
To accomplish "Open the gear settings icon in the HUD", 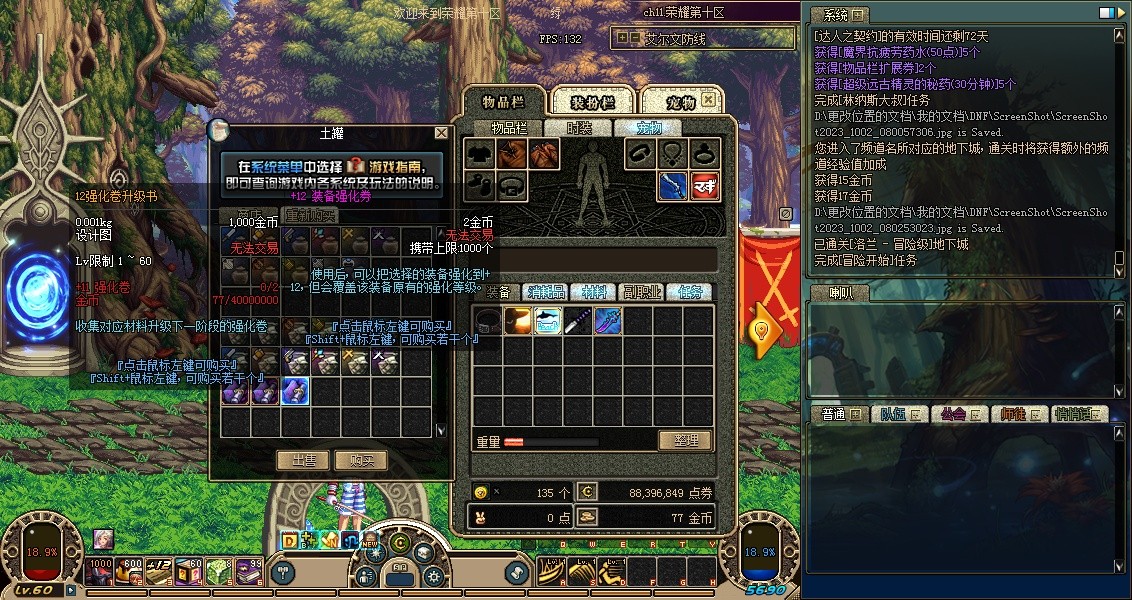I will [433, 575].
